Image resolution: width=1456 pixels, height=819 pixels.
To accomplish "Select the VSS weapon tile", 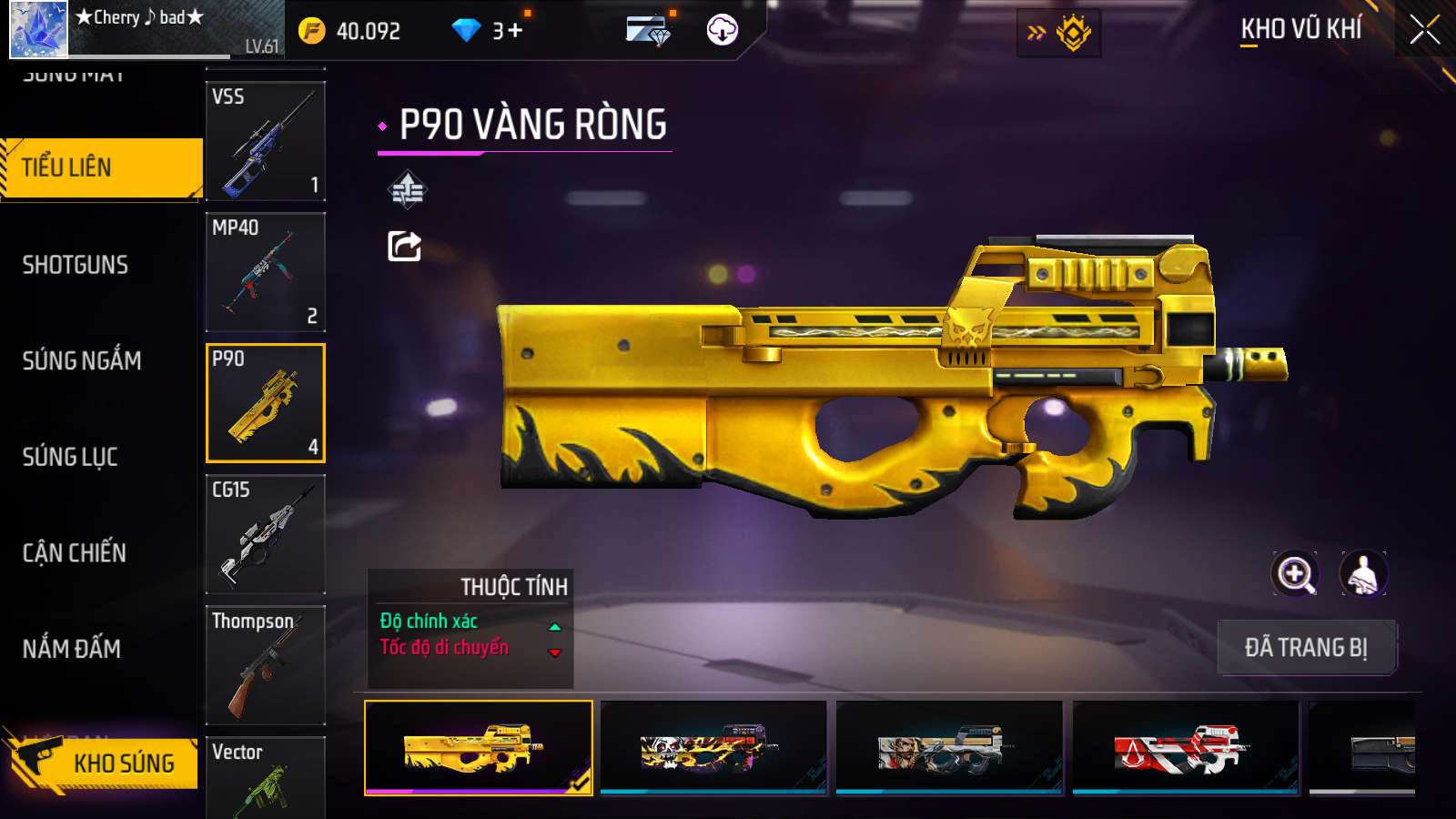I will (x=266, y=141).
